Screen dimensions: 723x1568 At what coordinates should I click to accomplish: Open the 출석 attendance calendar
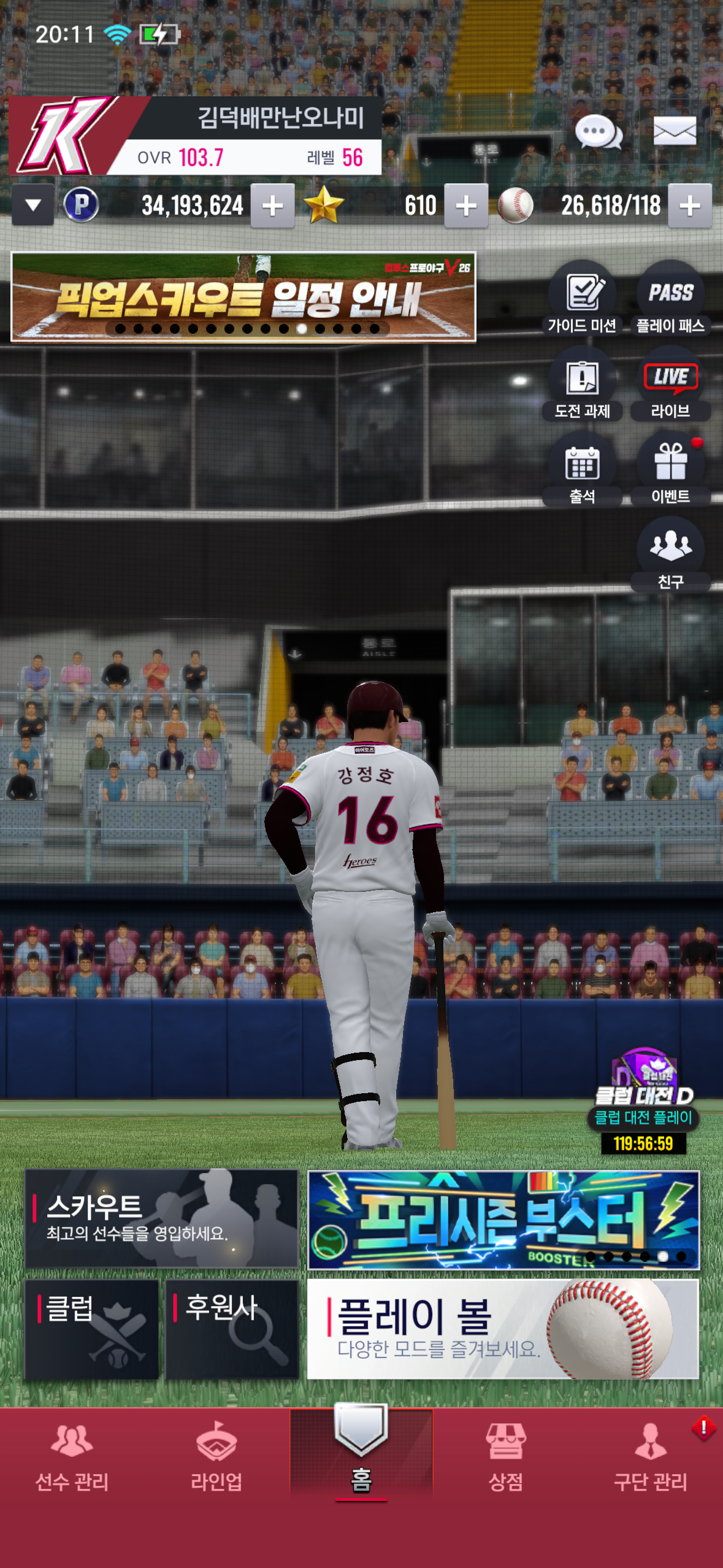click(582, 469)
